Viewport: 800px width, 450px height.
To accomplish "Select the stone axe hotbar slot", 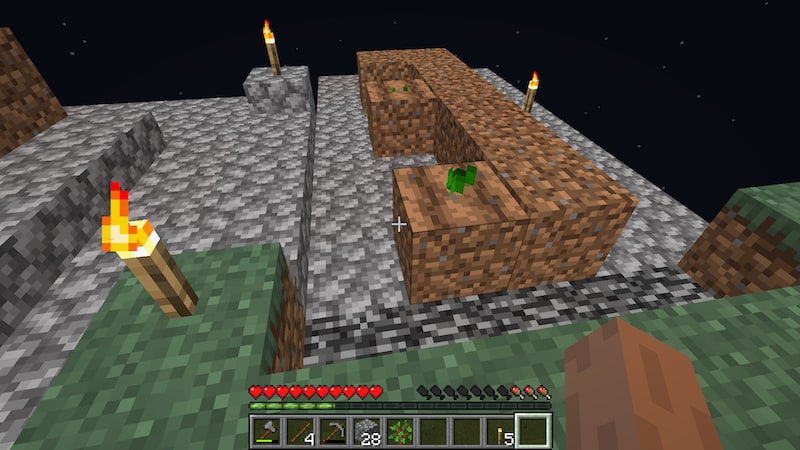I will (x=269, y=431).
